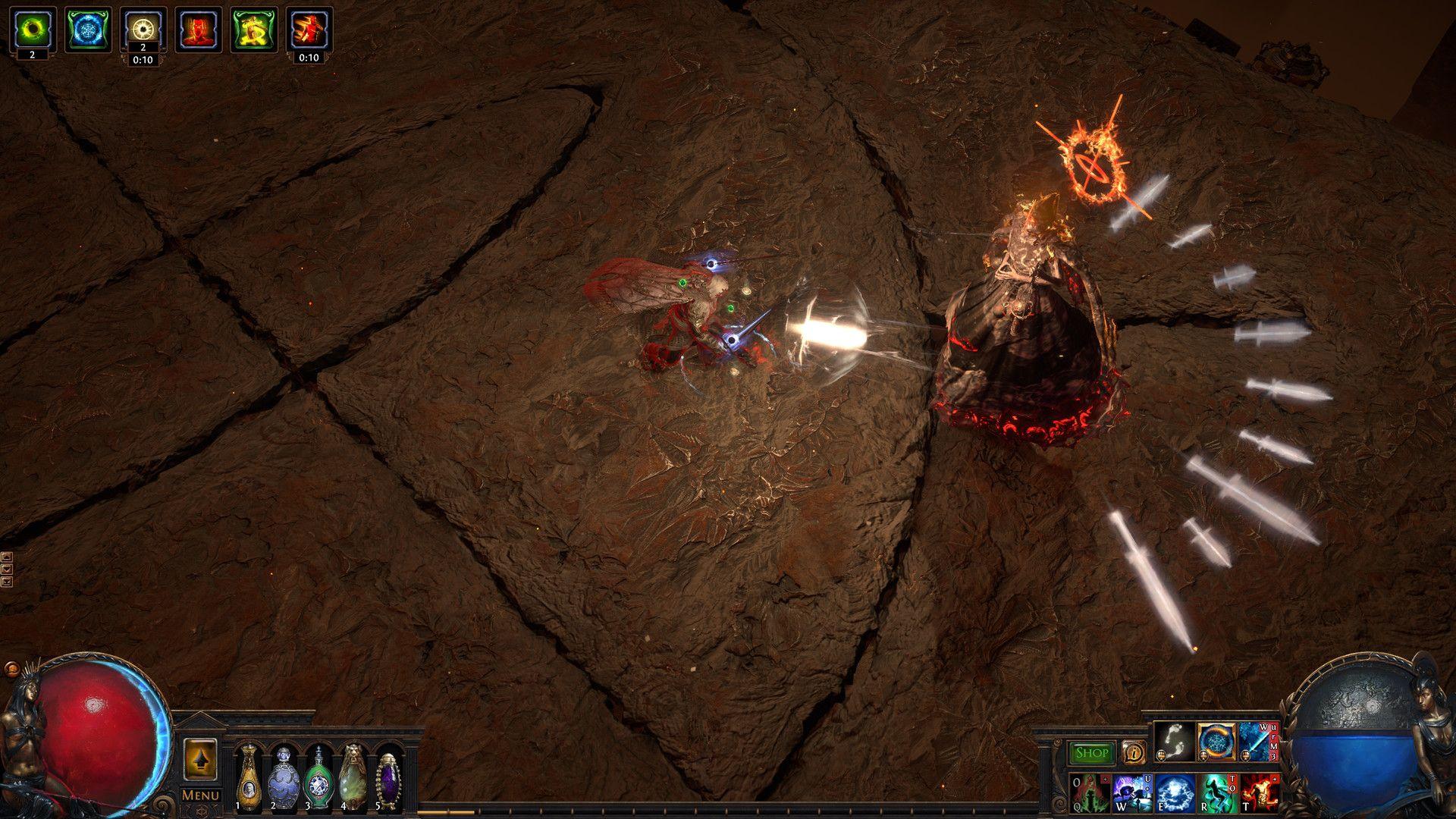Click the Shop button
Image resolution: width=1456 pixels, height=819 pixels.
click(1091, 752)
